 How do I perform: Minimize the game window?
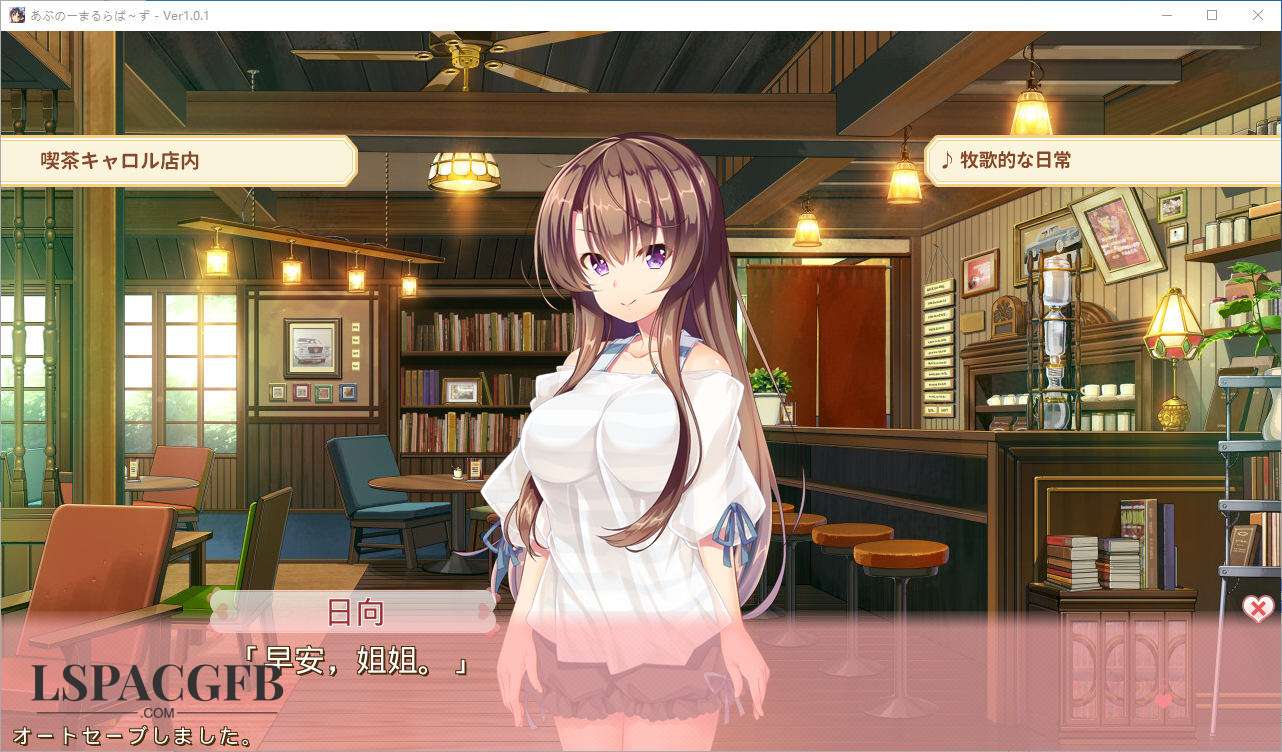[x=1166, y=15]
